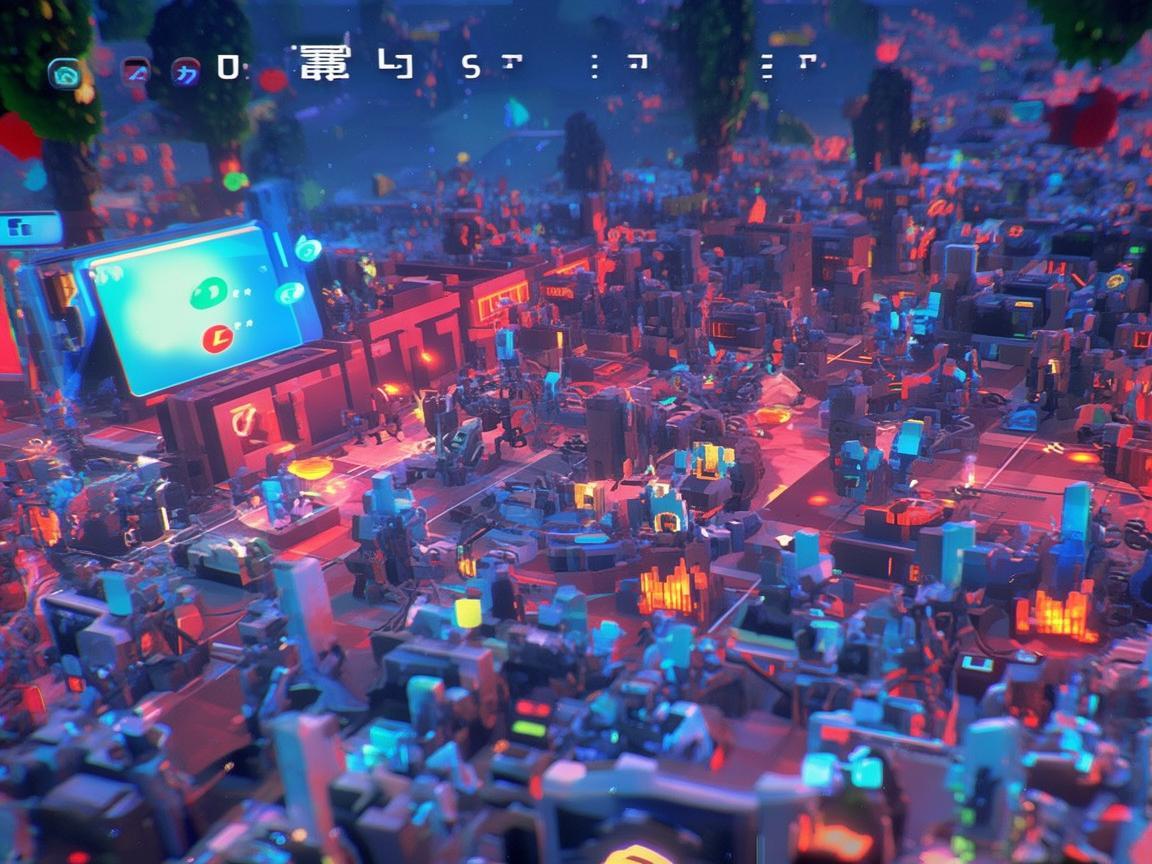Activate the round purple icon with blue symbol
This screenshot has width=1152, height=864.
point(185,72)
